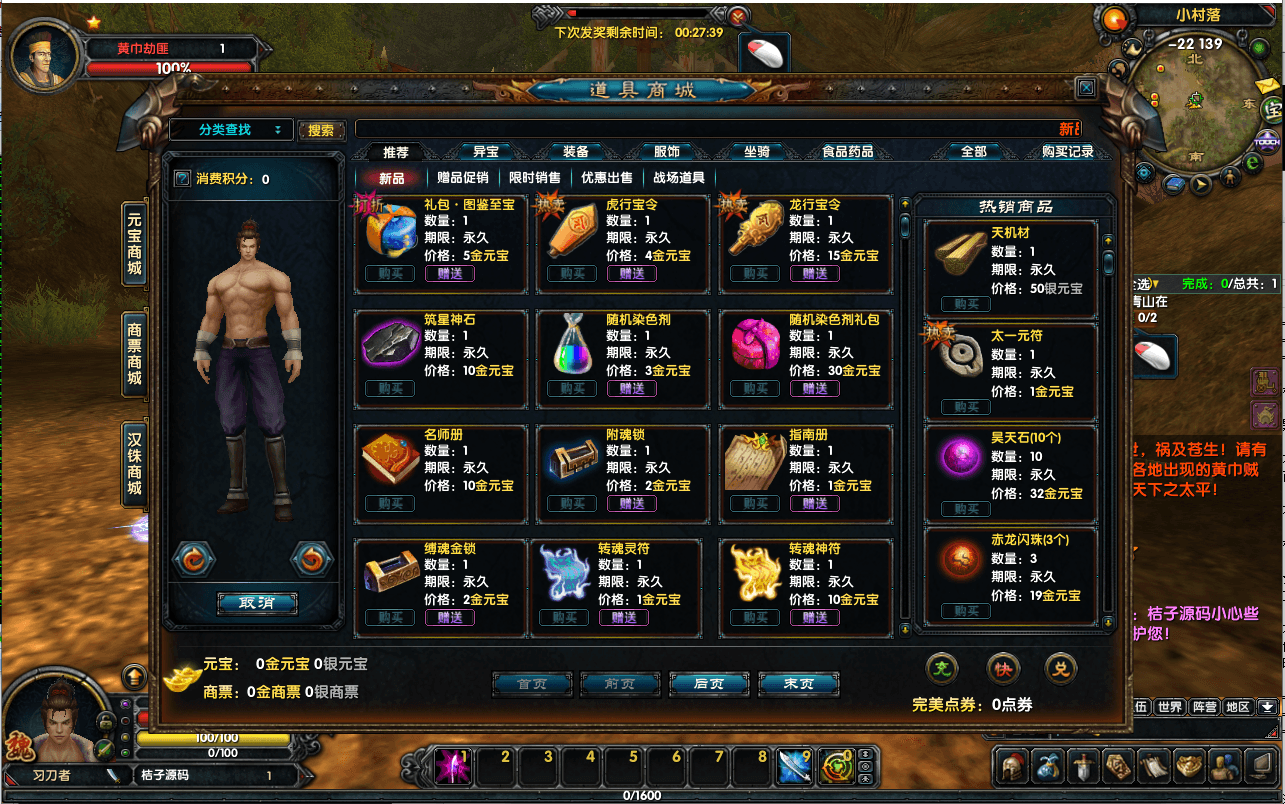This screenshot has width=1285, height=804.
Task: Click the 搜索 search button
Action: (x=321, y=131)
